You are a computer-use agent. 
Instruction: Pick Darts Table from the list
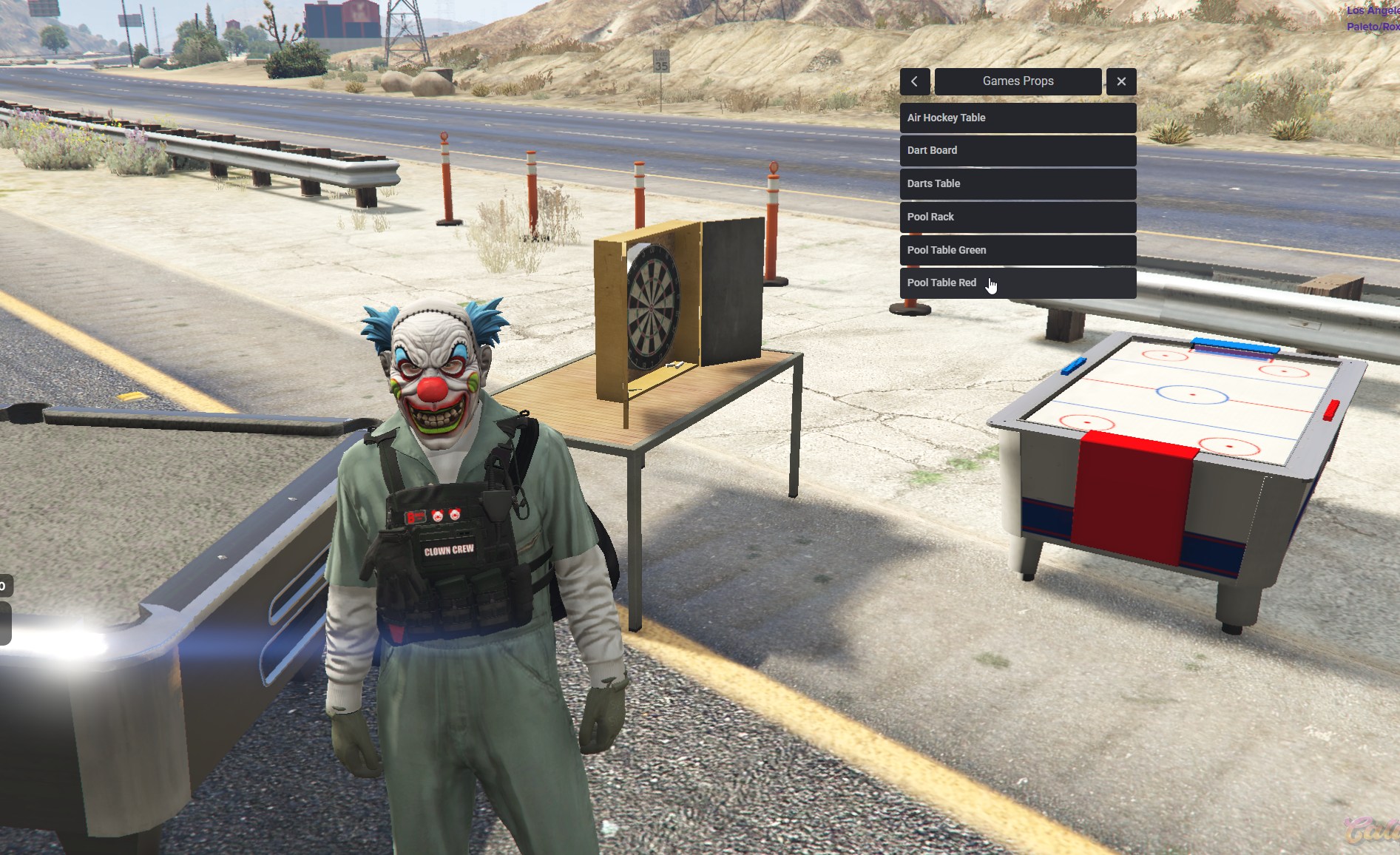[x=1018, y=183]
